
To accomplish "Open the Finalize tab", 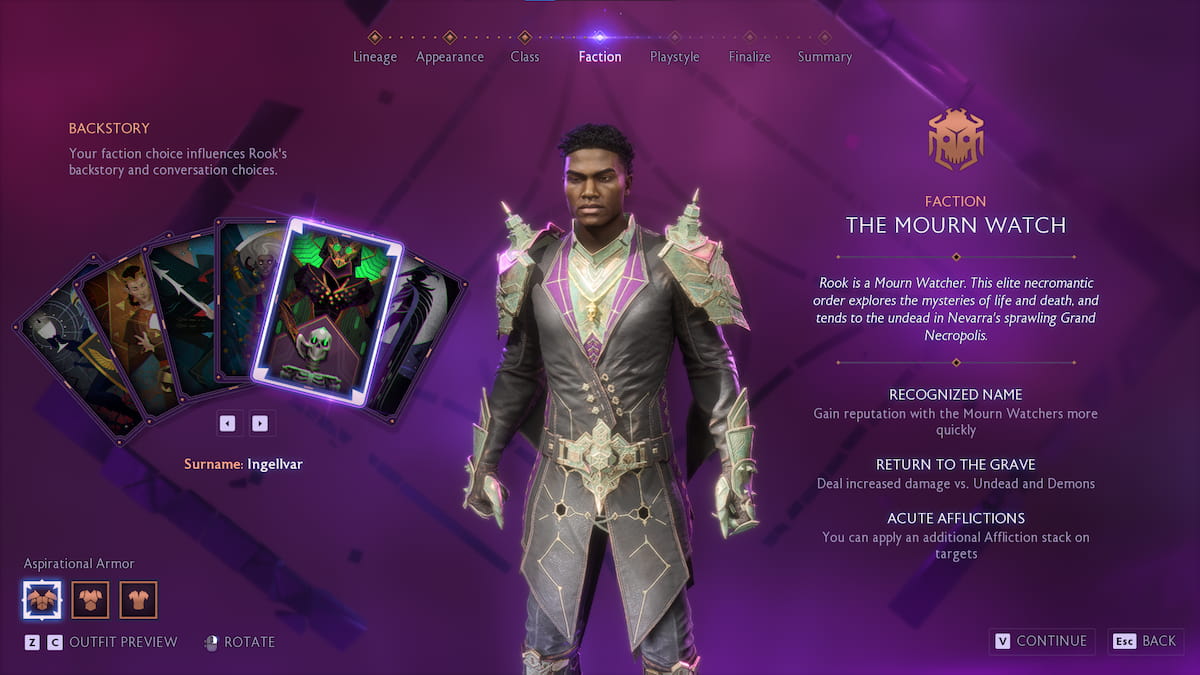I will tap(750, 56).
